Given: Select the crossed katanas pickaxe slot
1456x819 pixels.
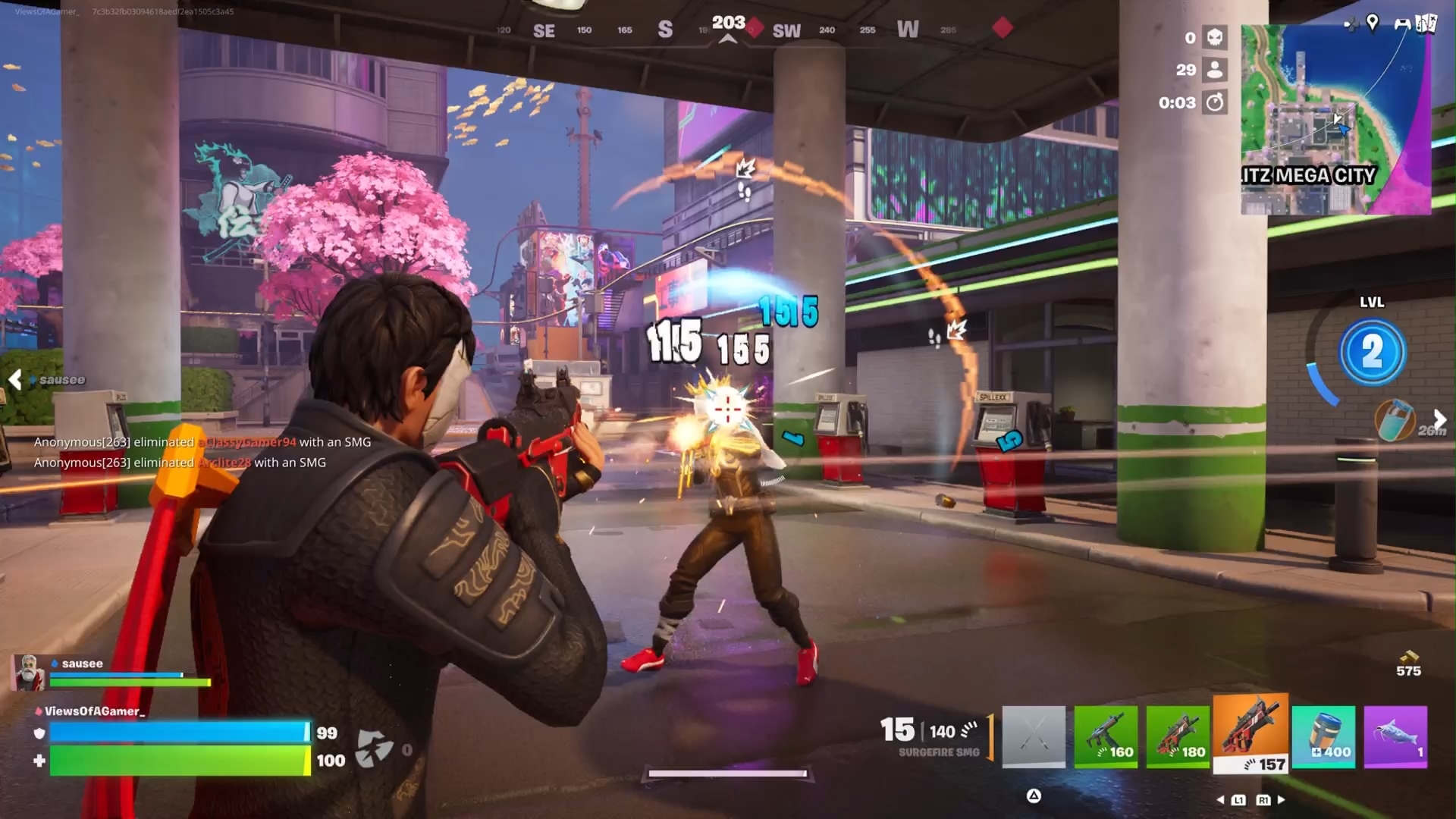Looking at the screenshot, I should [x=1034, y=736].
